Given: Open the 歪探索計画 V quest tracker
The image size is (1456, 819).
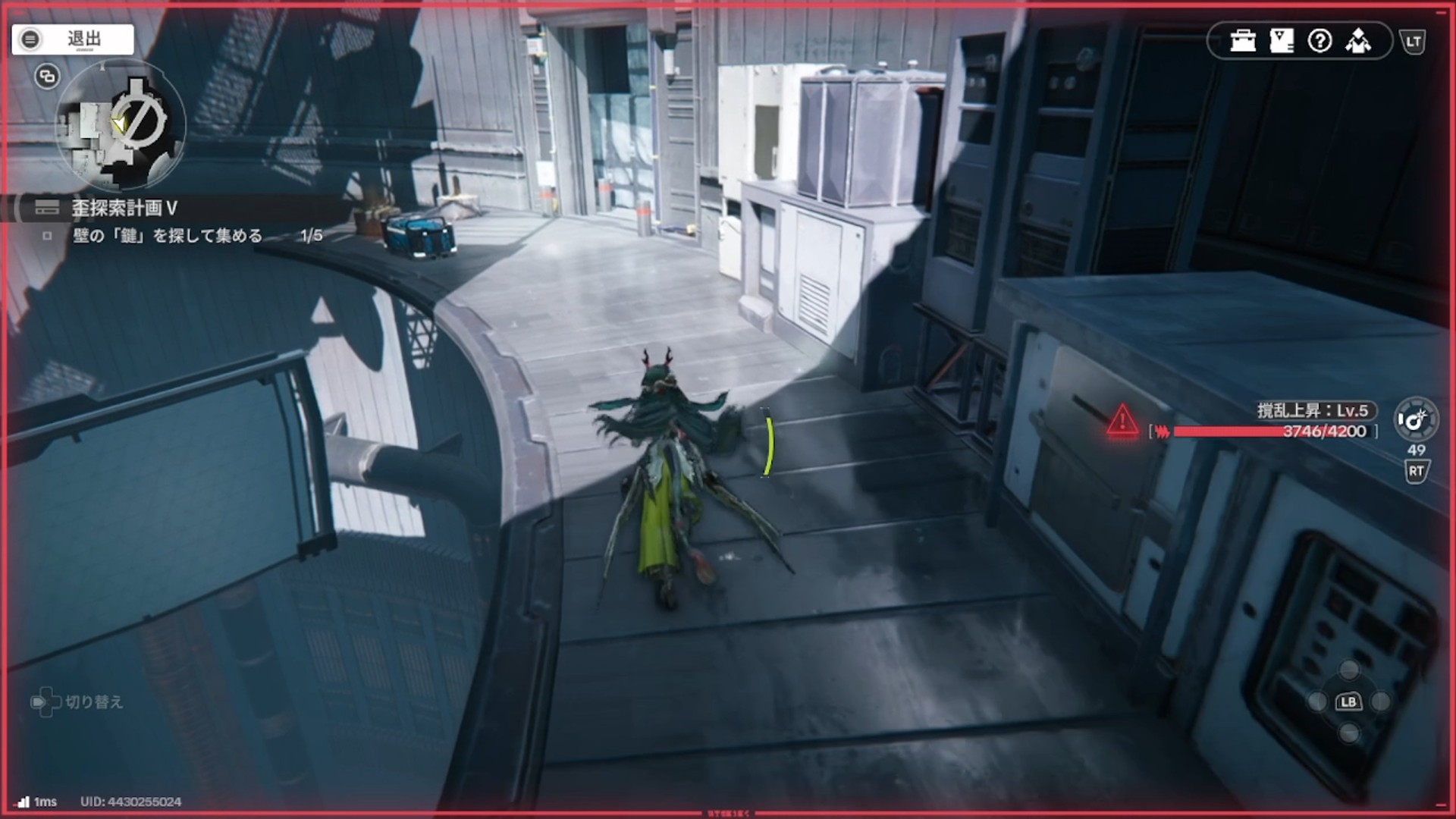Looking at the screenshot, I should (x=124, y=208).
